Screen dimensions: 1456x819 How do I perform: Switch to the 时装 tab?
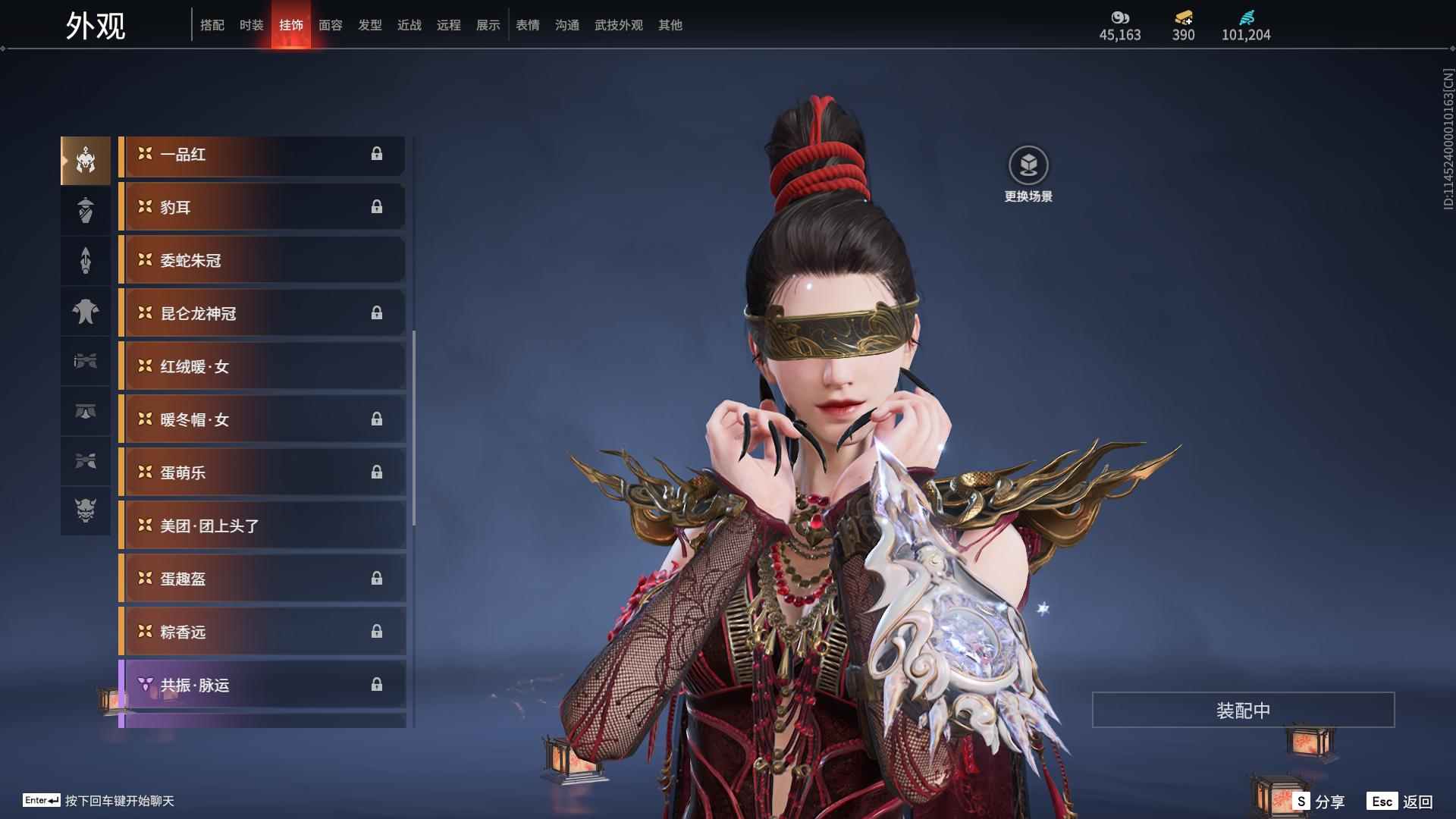tap(251, 25)
